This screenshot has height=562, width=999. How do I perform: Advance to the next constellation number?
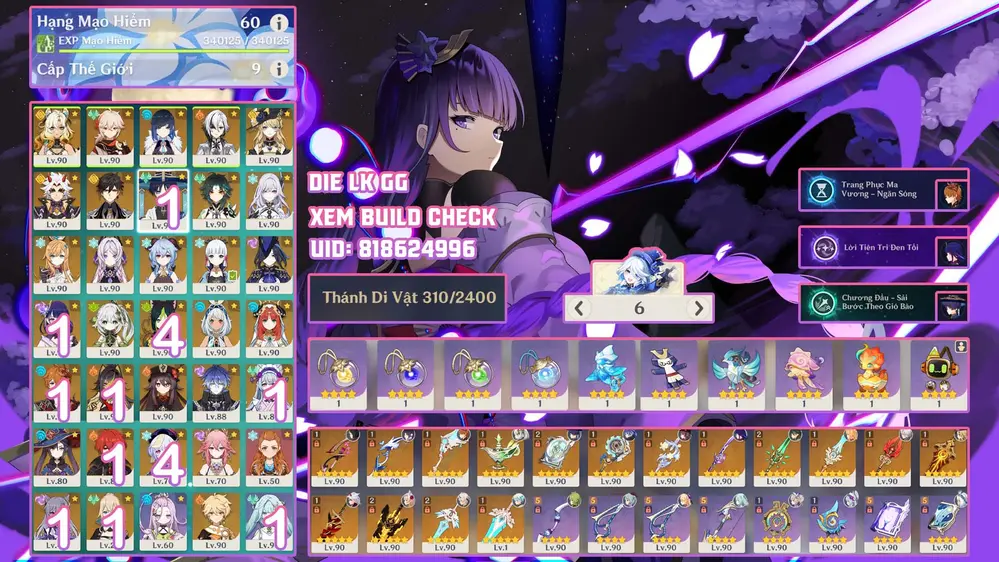coord(700,308)
